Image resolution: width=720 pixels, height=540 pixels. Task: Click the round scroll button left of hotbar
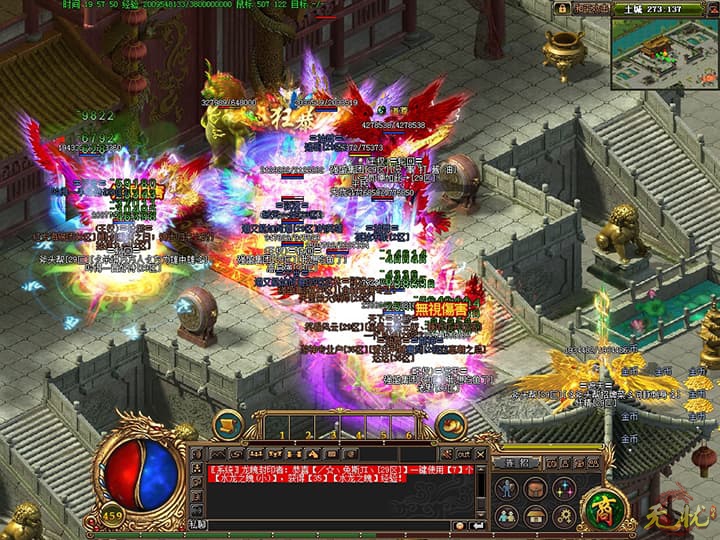click(228, 423)
